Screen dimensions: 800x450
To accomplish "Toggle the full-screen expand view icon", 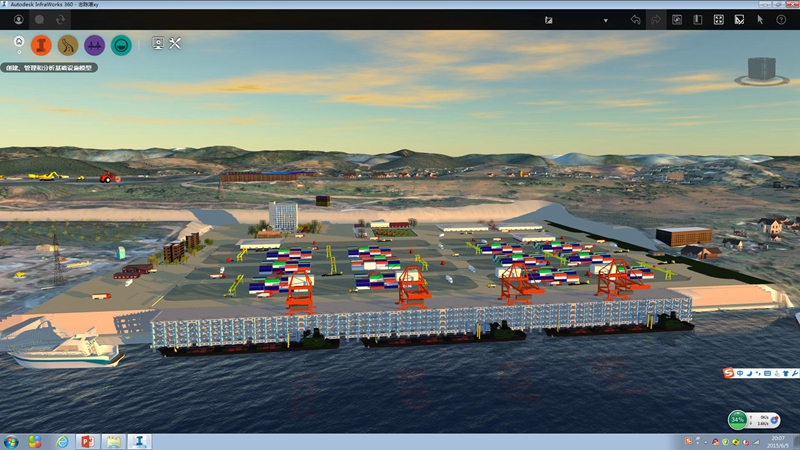I will (718, 19).
